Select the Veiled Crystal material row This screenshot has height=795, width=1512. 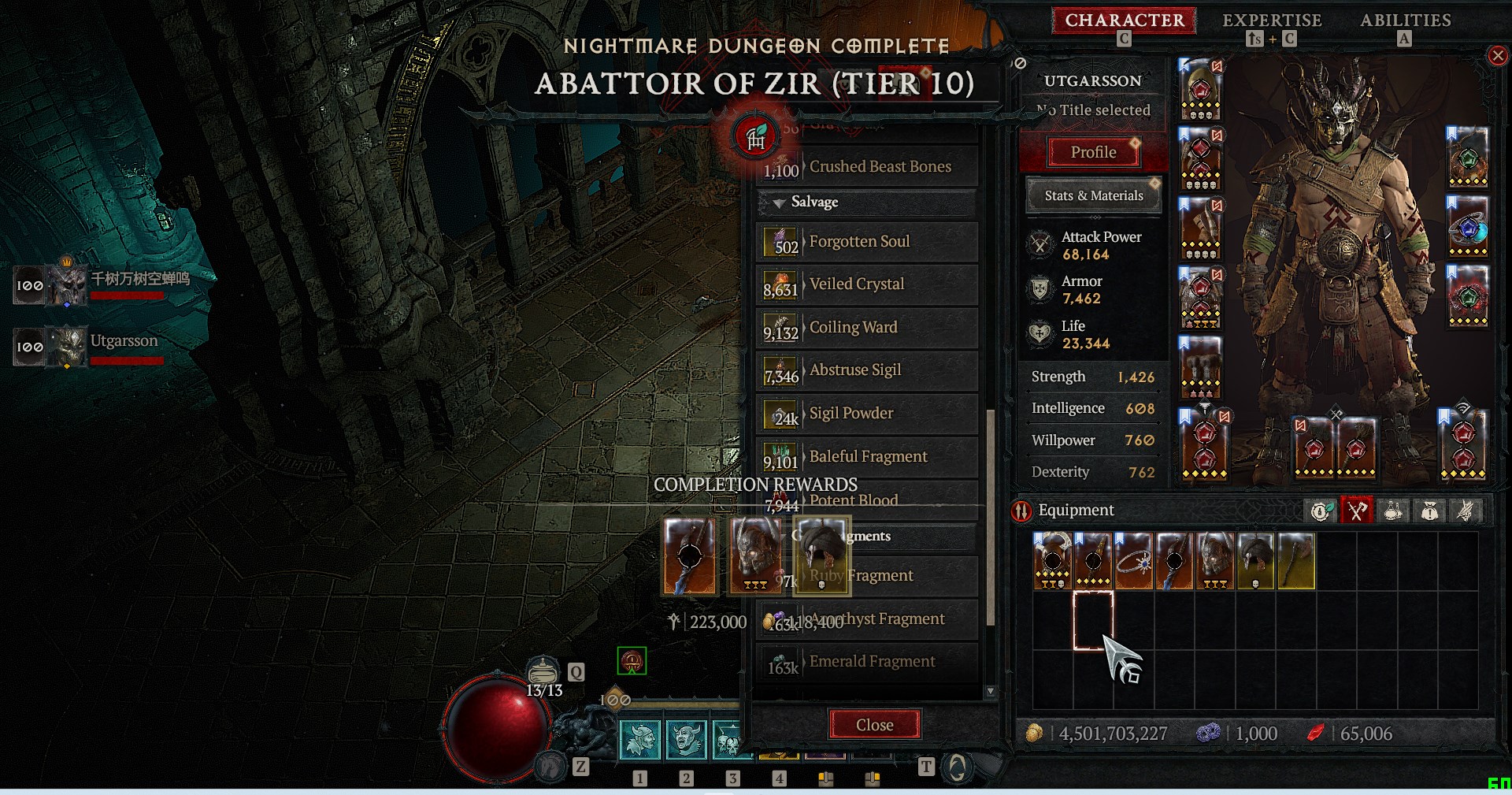[866, 284]
